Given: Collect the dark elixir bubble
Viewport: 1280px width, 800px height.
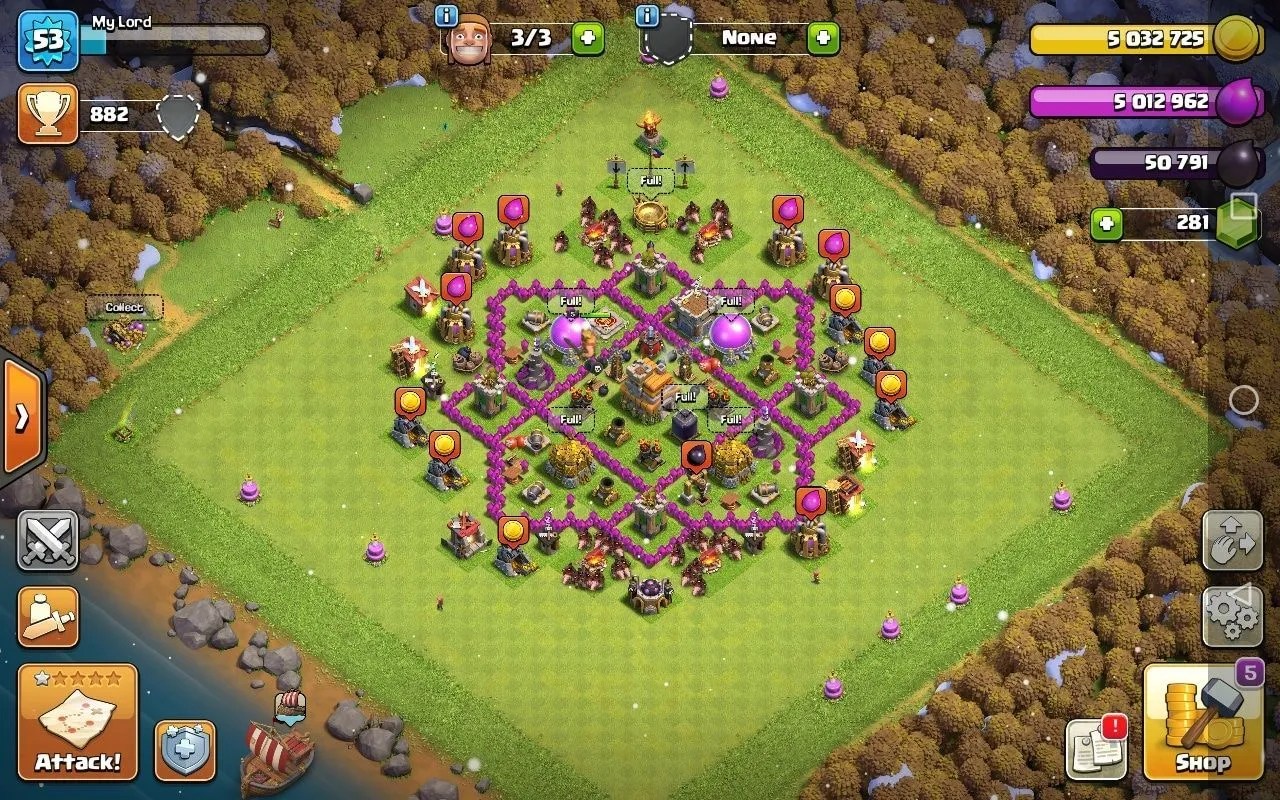Looking at the screenshot, I should 696,456.
